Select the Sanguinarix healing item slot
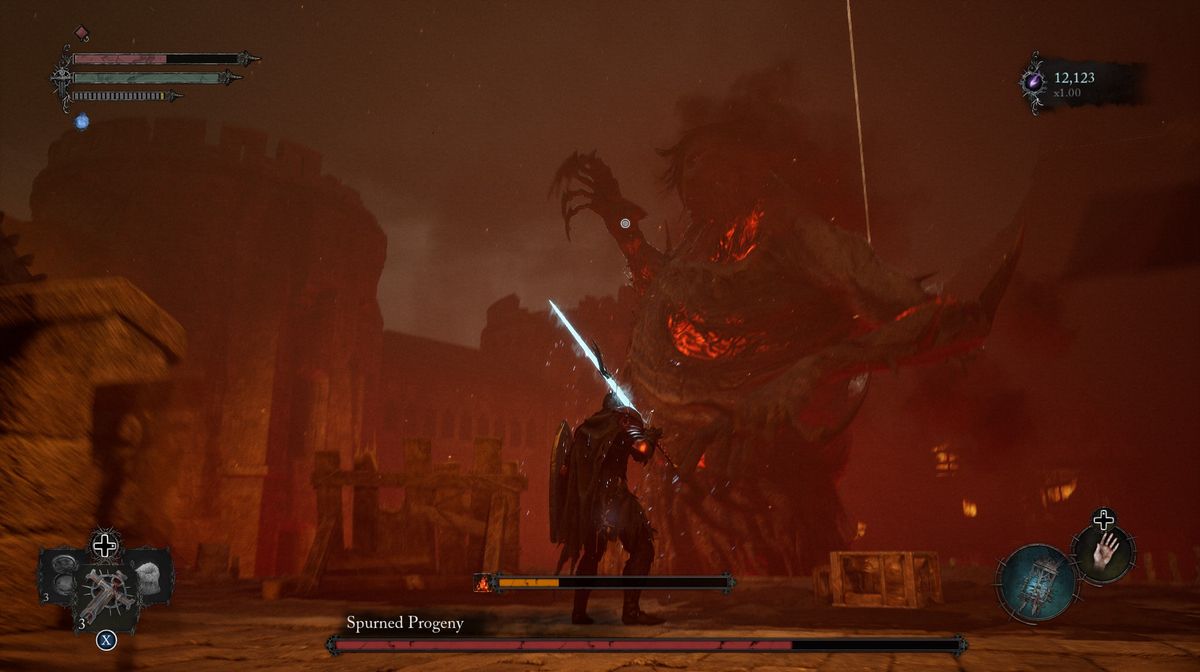Viewport: 1200px width, 672px height. click(104, 596)
